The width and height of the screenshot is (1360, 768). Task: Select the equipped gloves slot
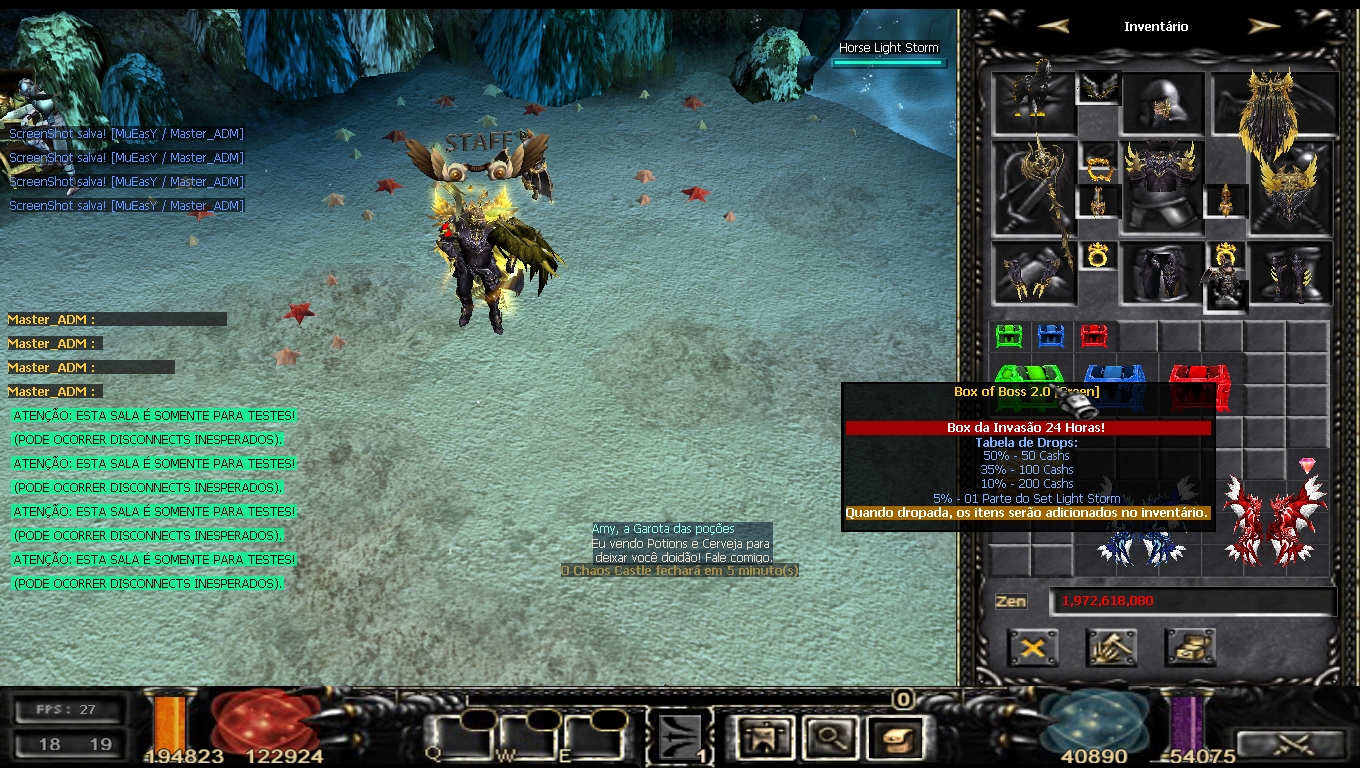(x=1034, y=272)
